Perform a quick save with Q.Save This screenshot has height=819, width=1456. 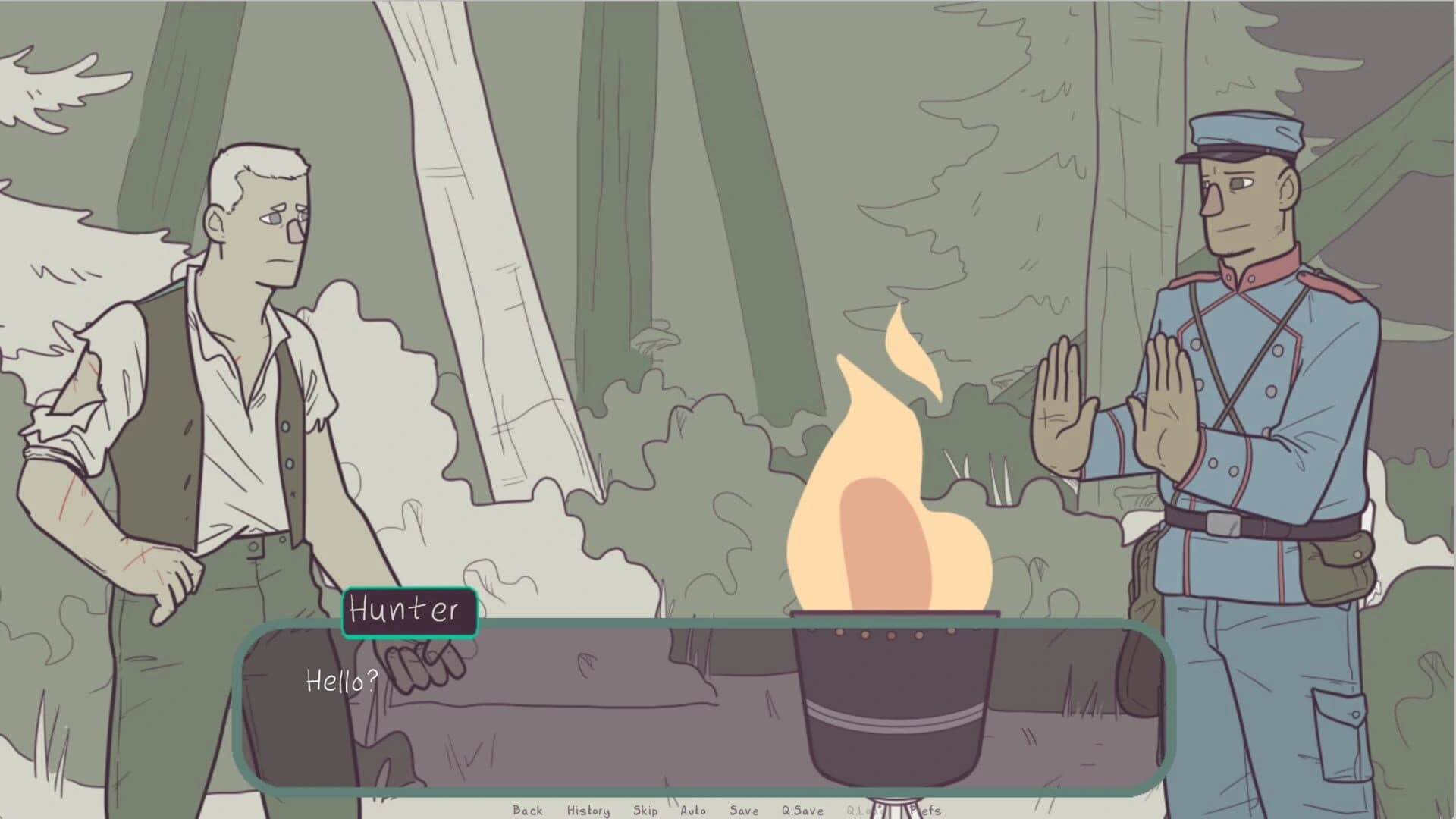pyautogui.click(x=802, y=811)
